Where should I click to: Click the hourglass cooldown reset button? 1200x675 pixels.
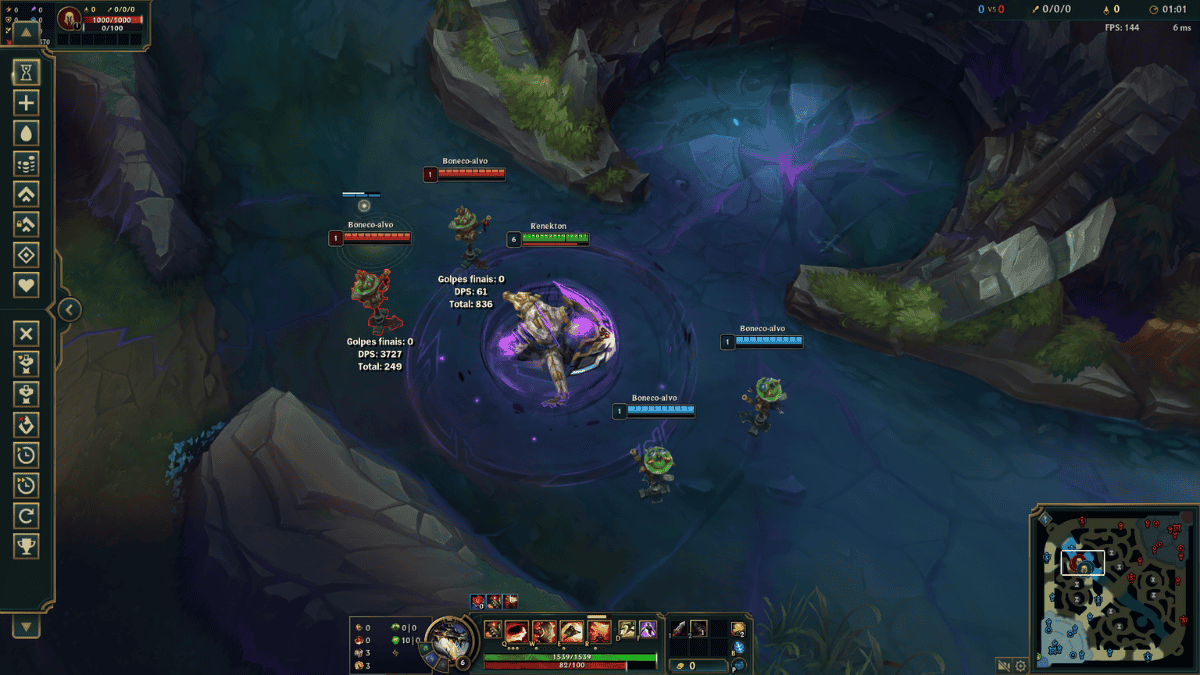(27, 72)
